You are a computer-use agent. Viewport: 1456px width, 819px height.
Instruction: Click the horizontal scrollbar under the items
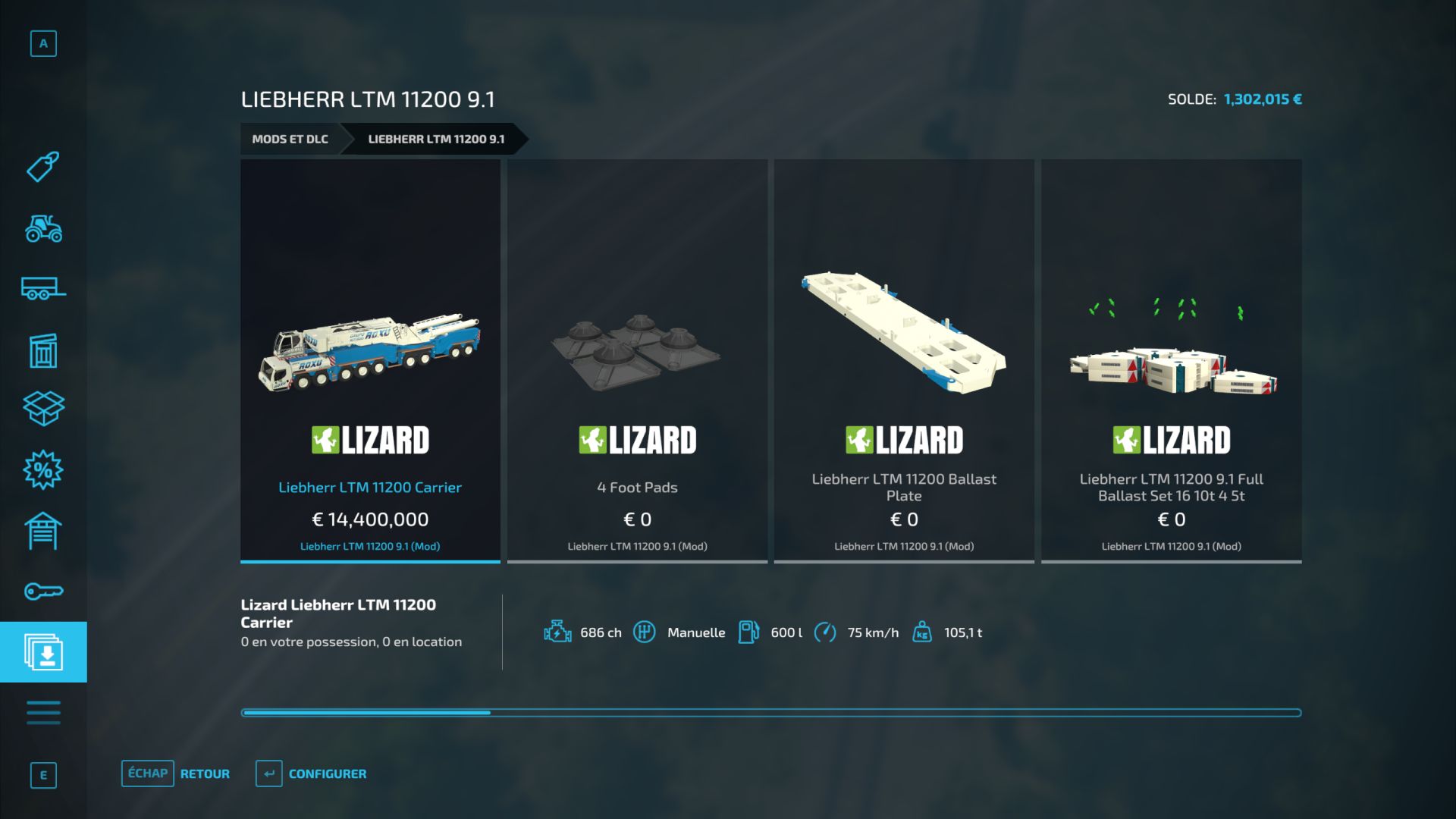coord(770,713)
